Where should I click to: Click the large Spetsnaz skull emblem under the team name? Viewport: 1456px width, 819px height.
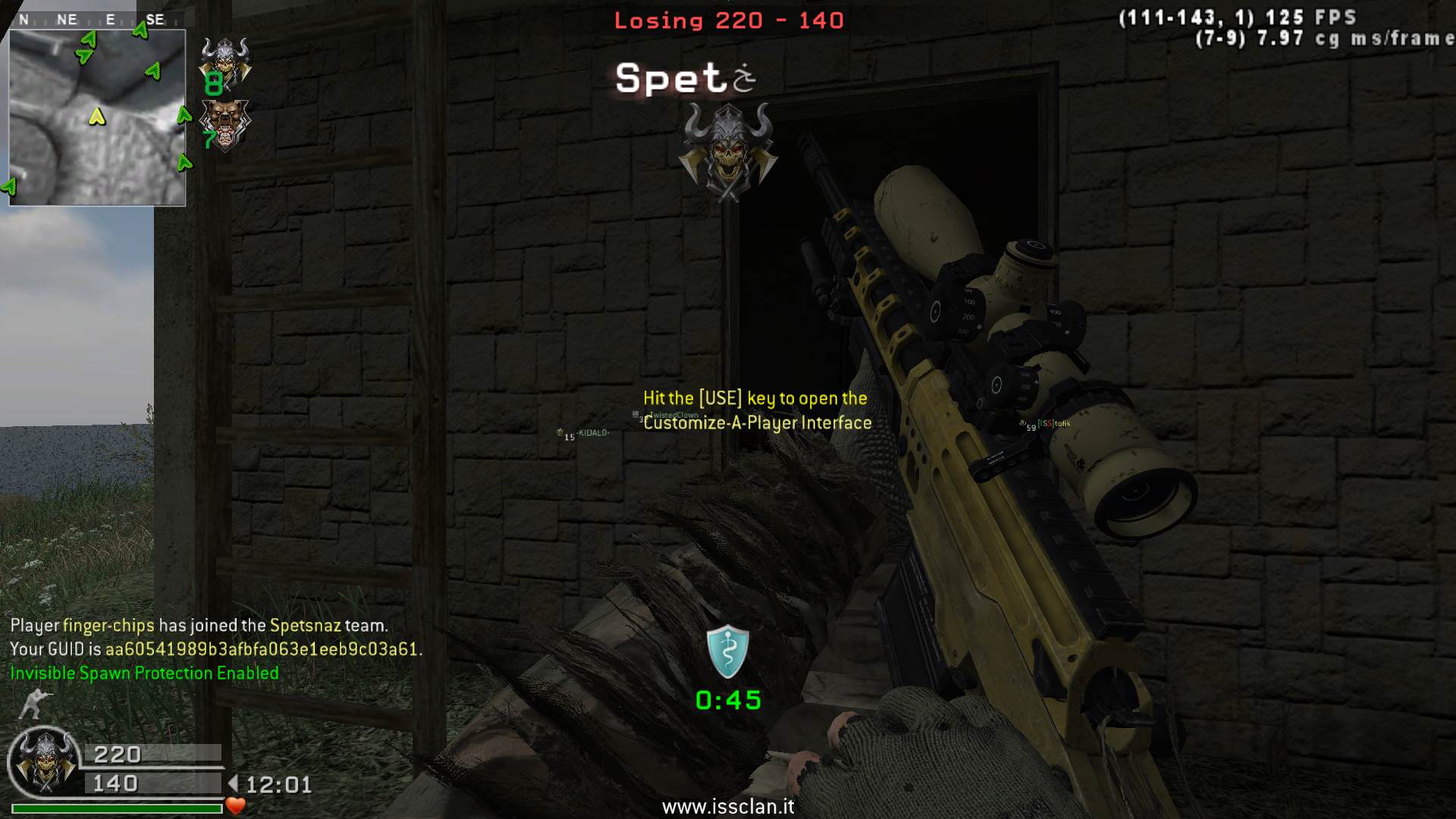tap(726, 152)
